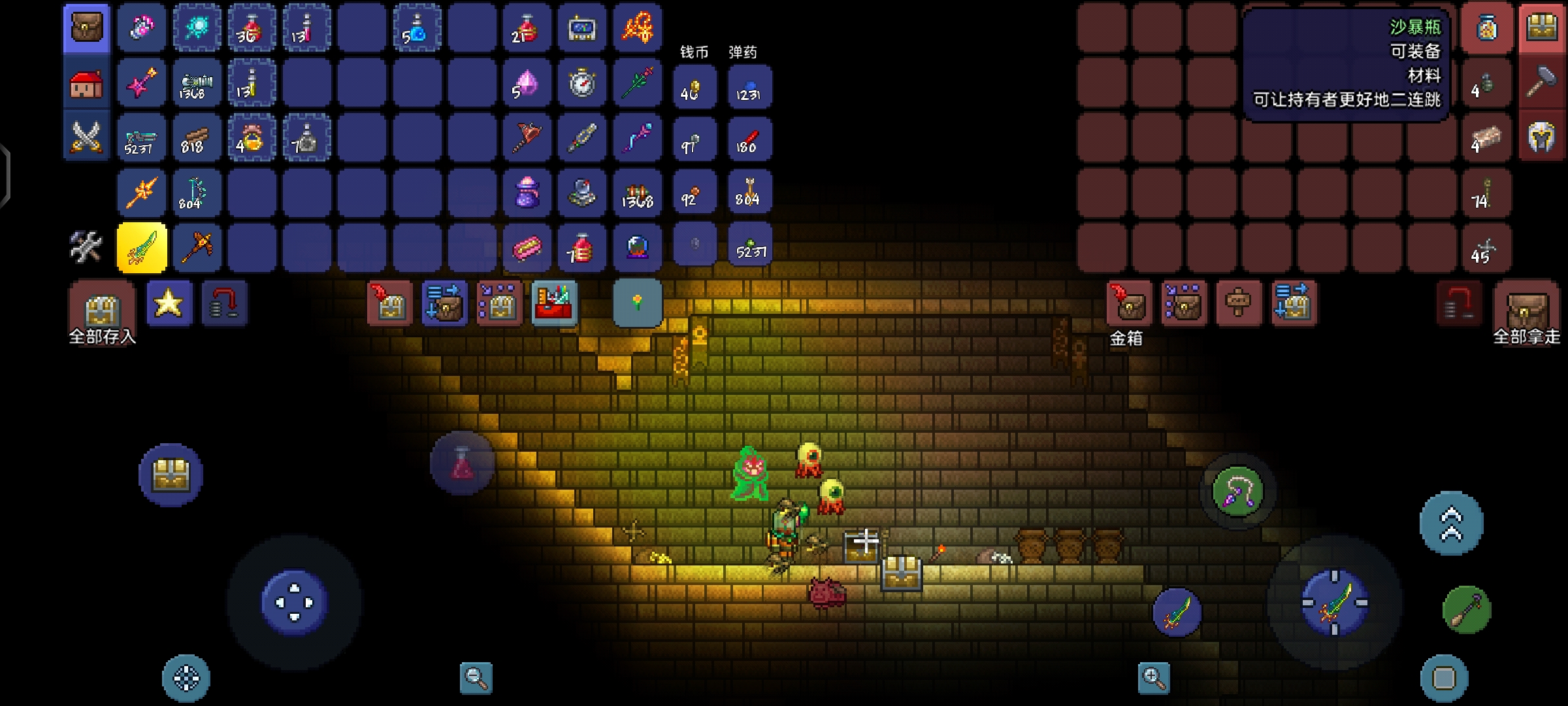Image resolution: width=1568 pixels, height=706 pixels.
Task: Select the crystal ball inventory slot
Action: tap(637, 247)
